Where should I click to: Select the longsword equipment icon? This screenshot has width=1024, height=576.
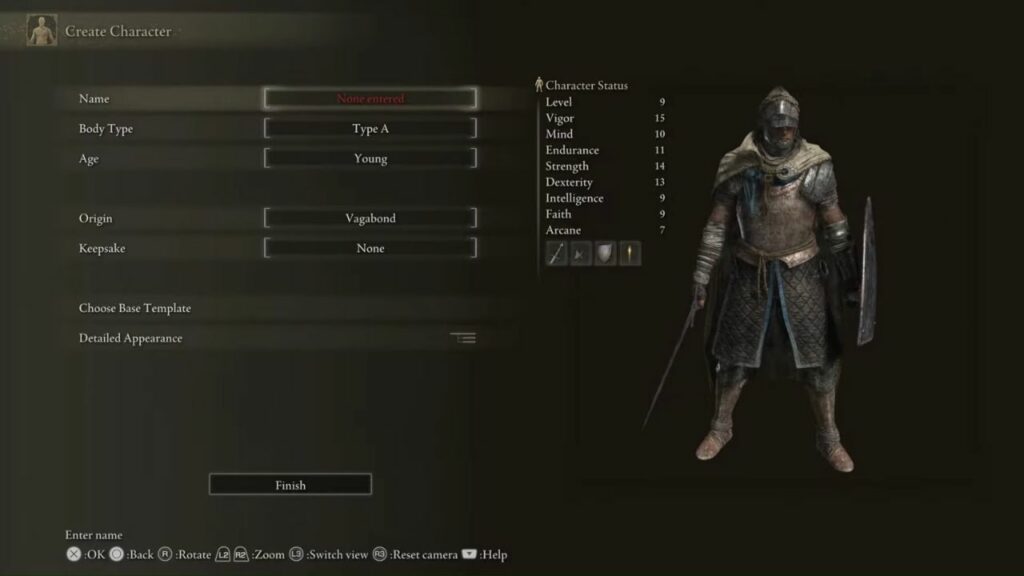click(x=557, y=254)
